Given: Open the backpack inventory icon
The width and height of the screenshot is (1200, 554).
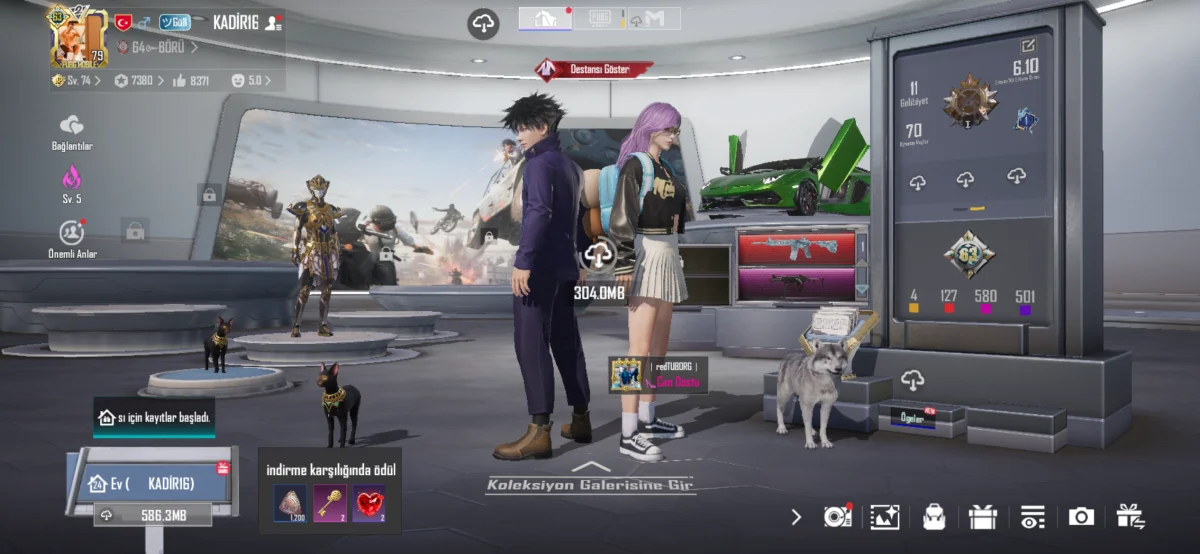Looking at the screenshot, I should pos(934,516).
